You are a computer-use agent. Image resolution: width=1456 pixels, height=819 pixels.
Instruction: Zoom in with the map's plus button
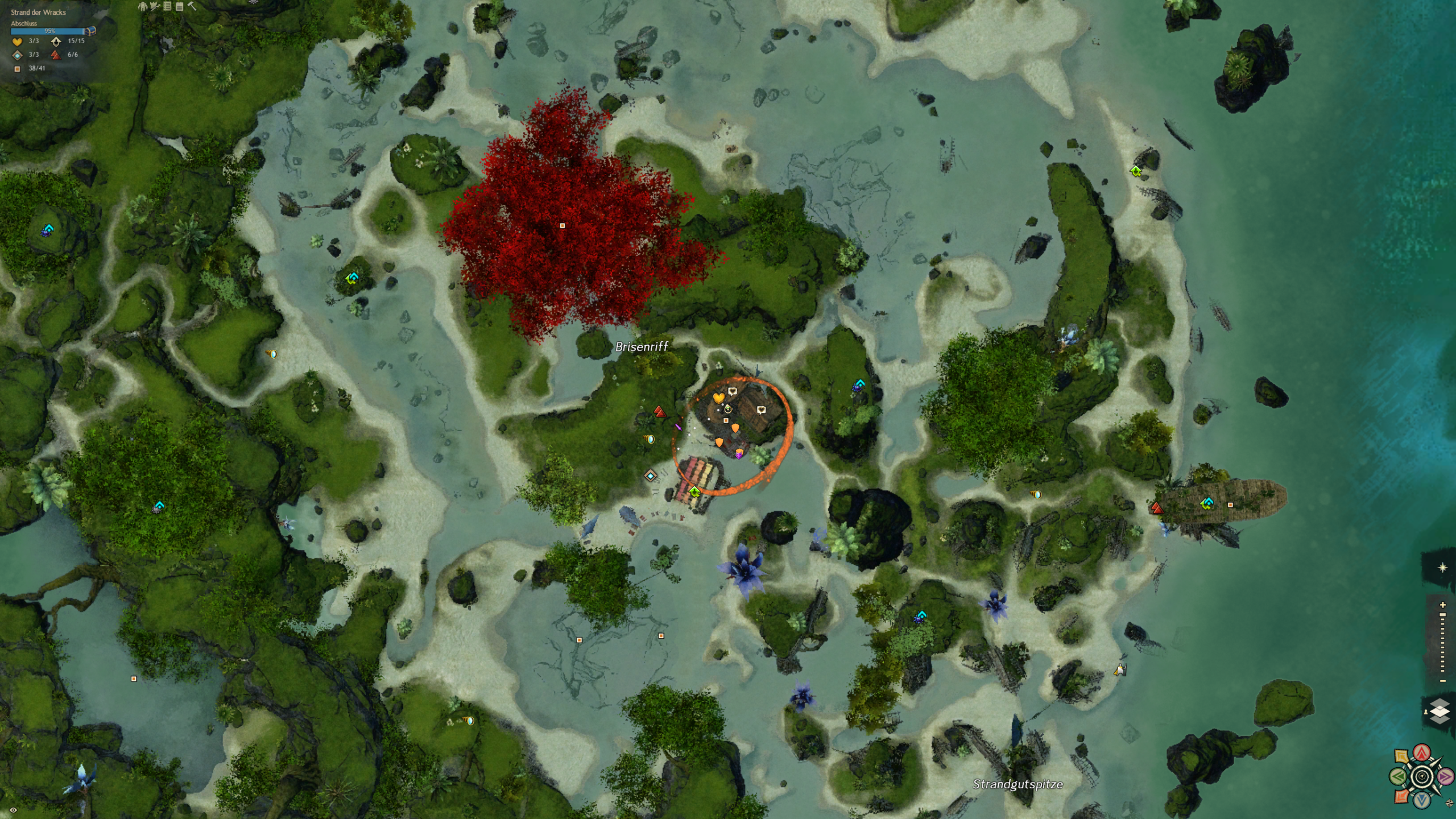1442,605
